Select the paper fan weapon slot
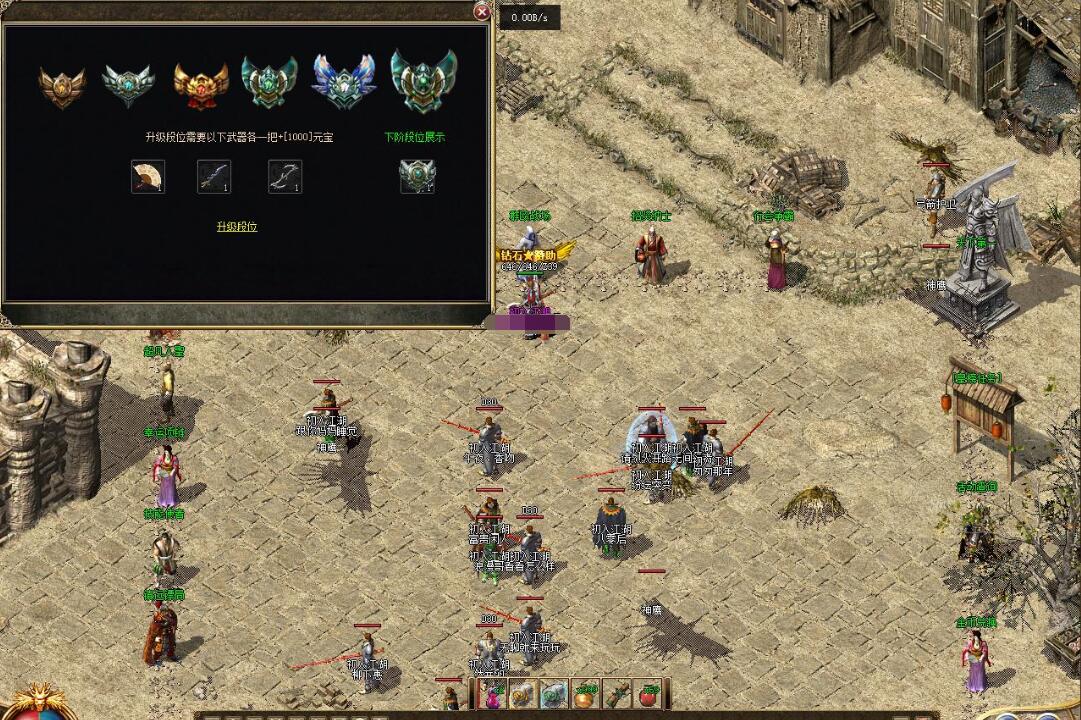 [148, 176]
